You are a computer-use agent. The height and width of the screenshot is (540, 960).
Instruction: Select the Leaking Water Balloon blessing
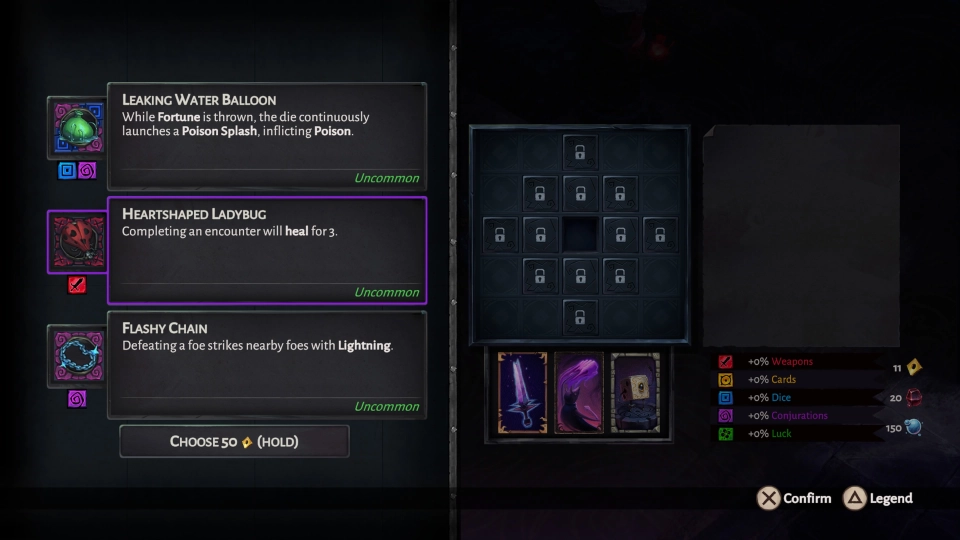[x=267, y=137]
